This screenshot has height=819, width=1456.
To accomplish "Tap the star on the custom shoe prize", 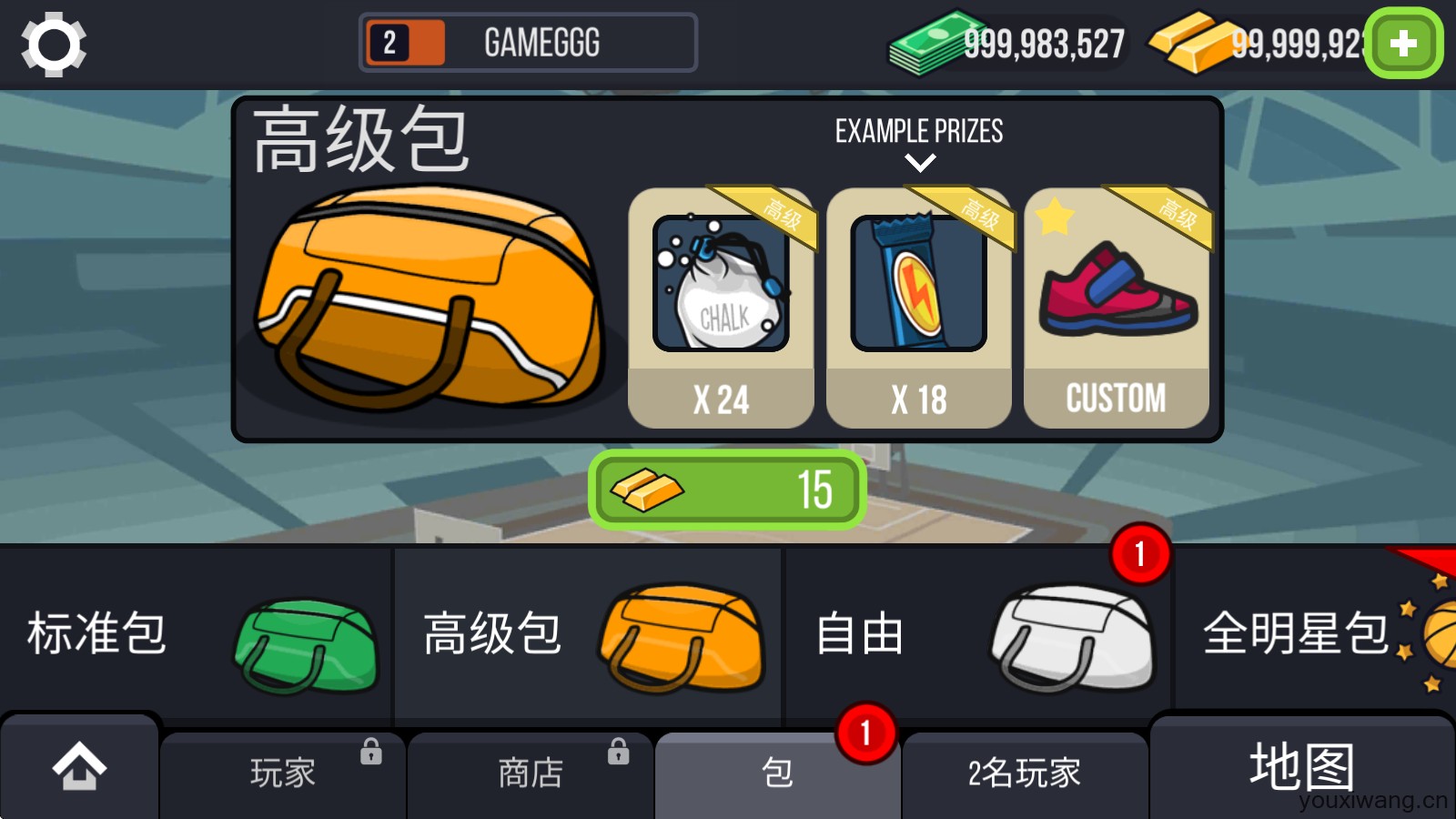I will [x=1054, y=216].
